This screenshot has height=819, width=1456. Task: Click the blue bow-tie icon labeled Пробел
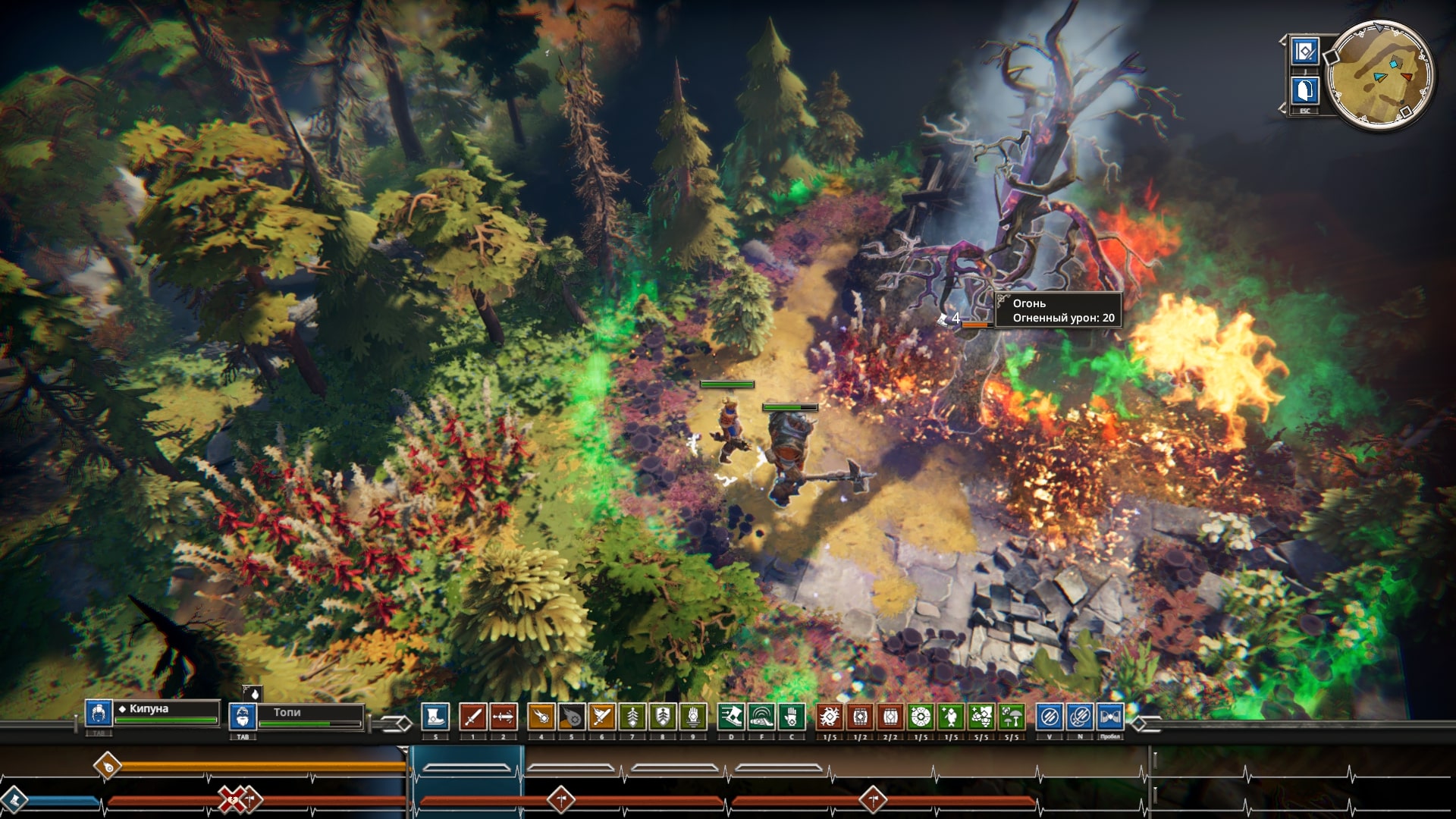point(1109,717)
